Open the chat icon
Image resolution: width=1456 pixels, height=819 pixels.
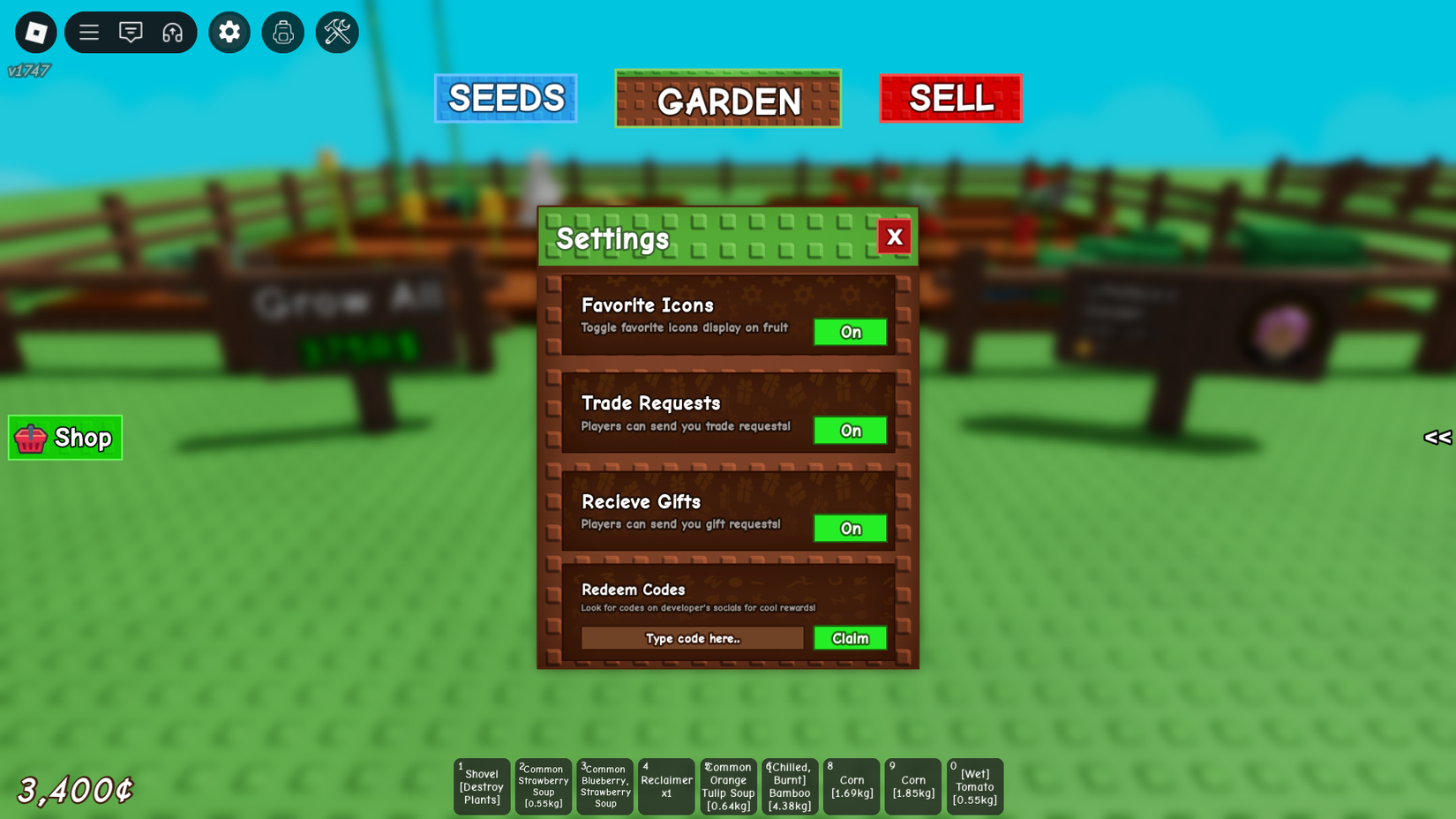(x=131, y=32)
